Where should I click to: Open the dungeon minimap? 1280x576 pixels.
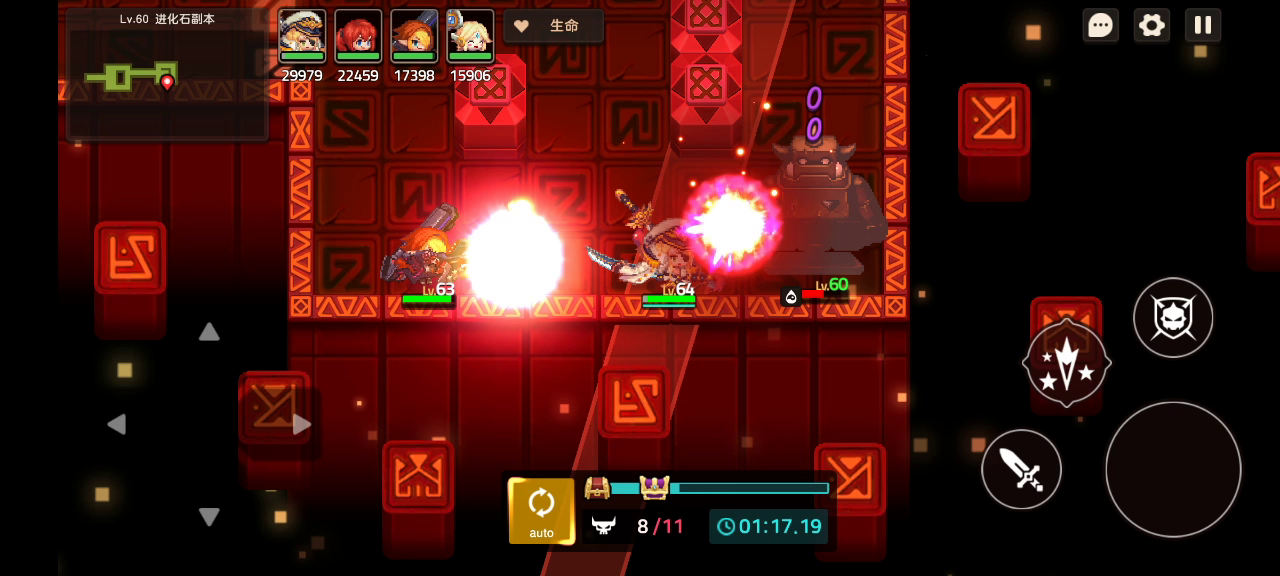coord(167,77)
